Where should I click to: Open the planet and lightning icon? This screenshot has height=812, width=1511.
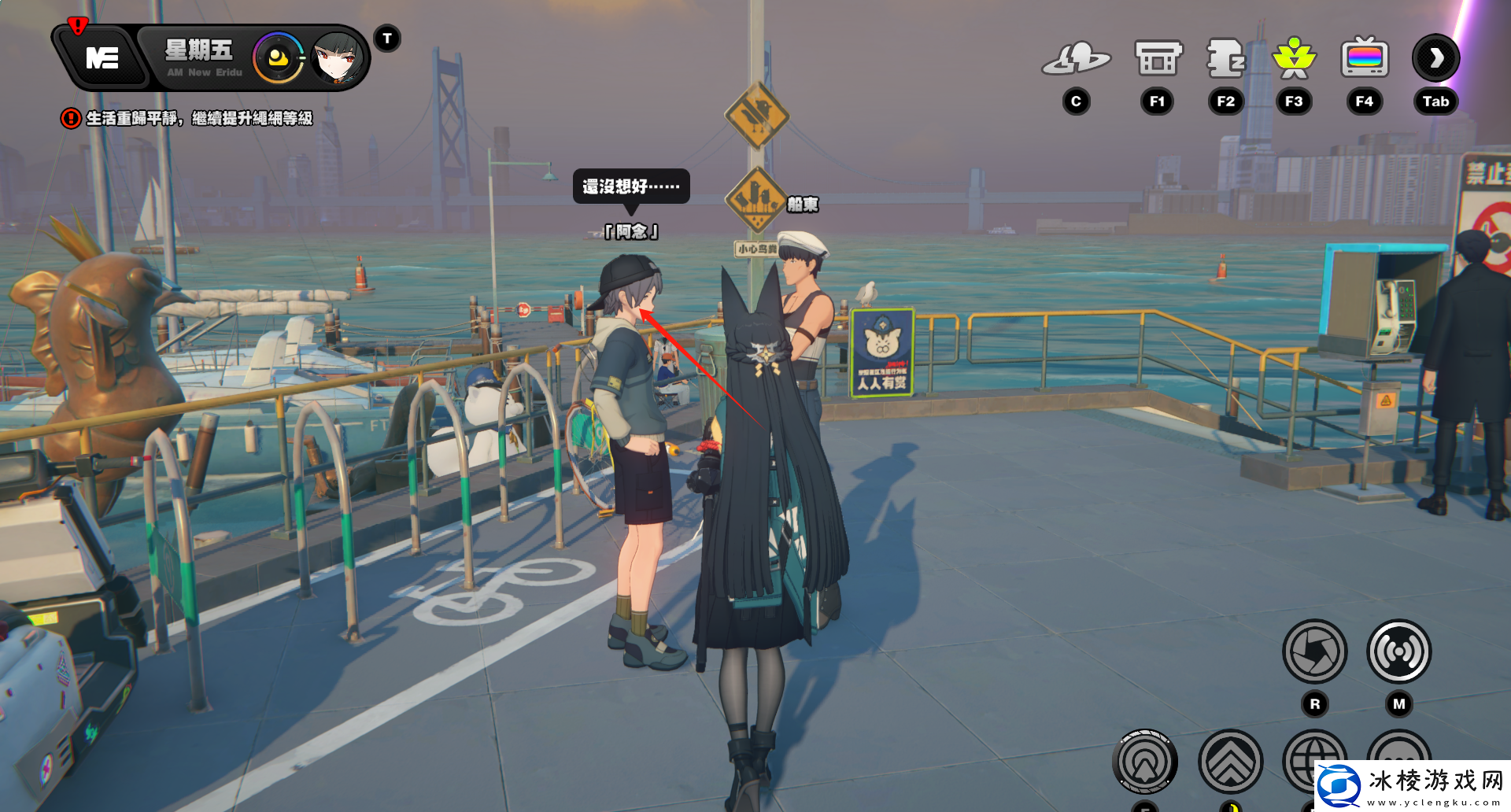click(x=1076, y=59)
